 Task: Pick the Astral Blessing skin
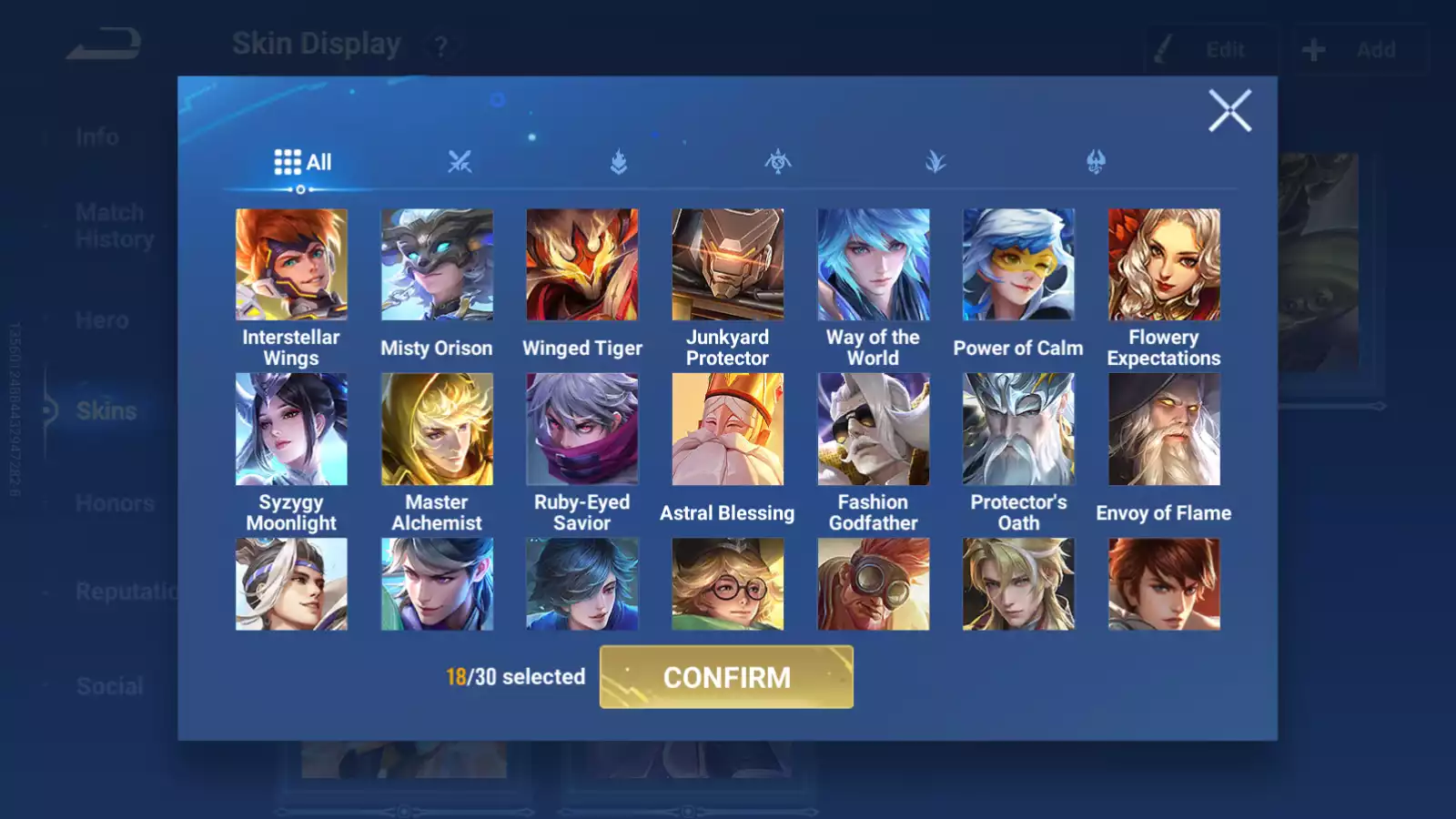[728, 430]
